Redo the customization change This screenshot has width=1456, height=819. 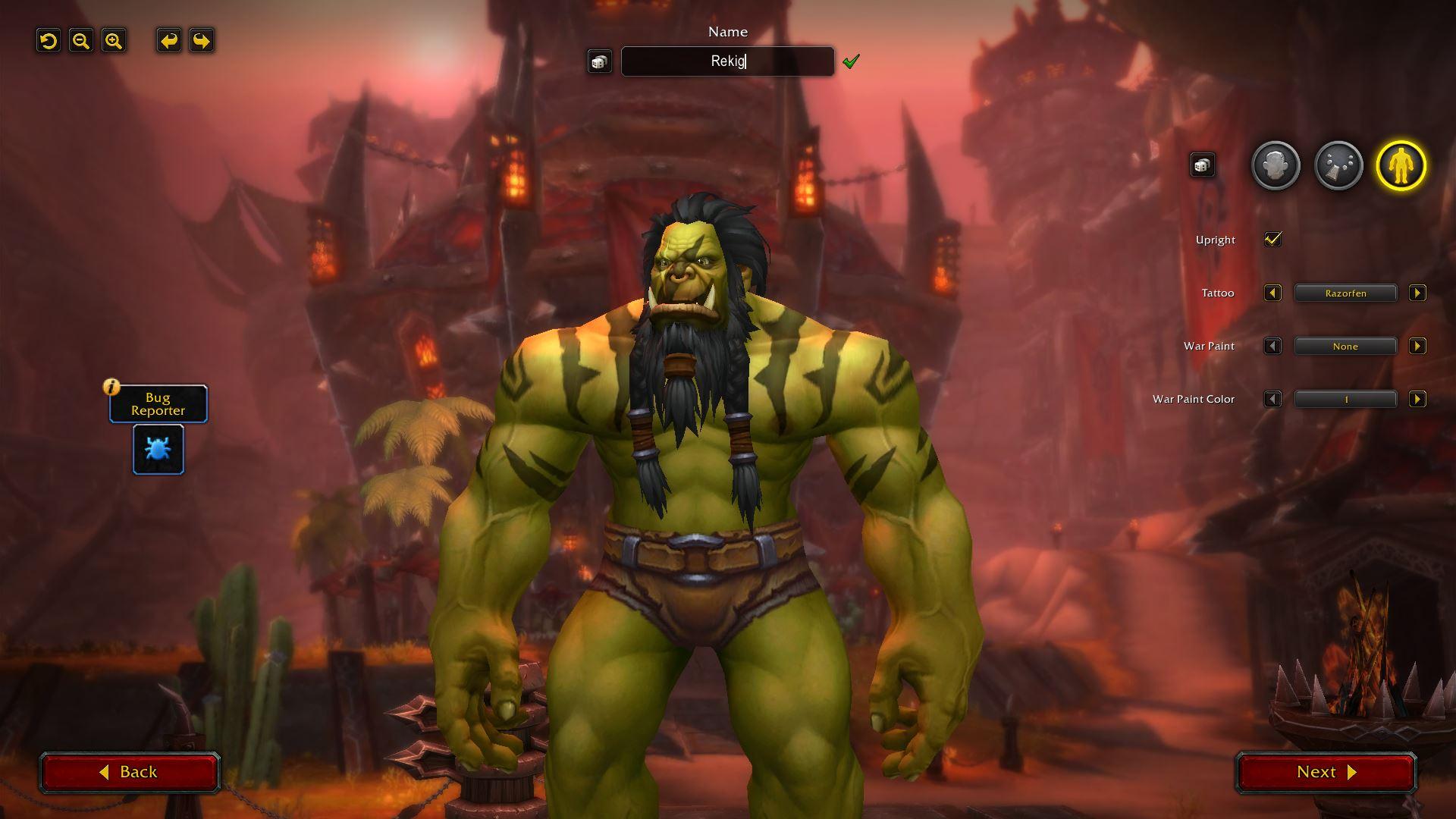click(201, 41)
